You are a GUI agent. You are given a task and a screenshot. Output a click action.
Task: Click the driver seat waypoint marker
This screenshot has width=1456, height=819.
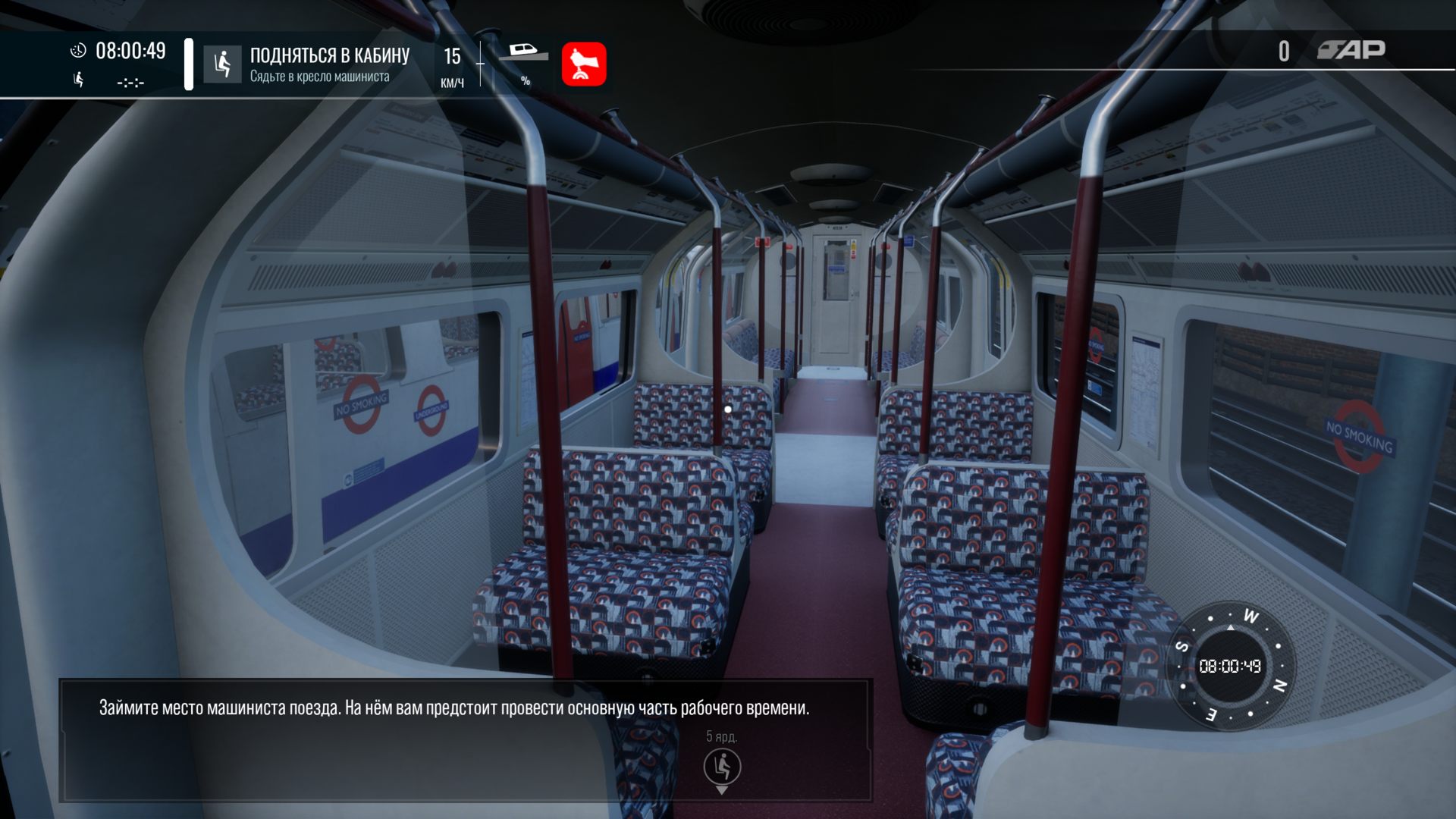click(722, 767)
